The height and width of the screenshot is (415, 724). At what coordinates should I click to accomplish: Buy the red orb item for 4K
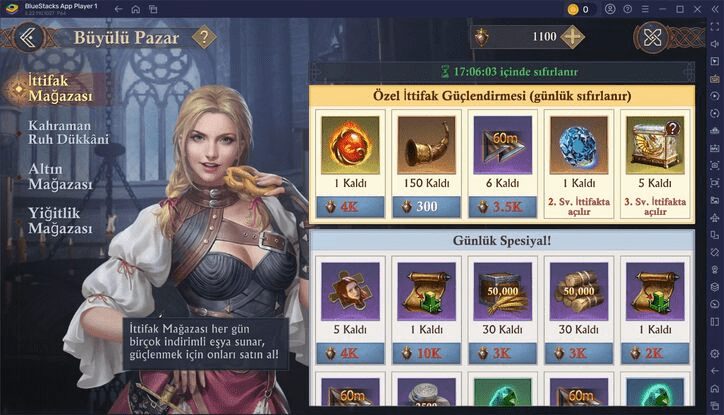point(350,207)
